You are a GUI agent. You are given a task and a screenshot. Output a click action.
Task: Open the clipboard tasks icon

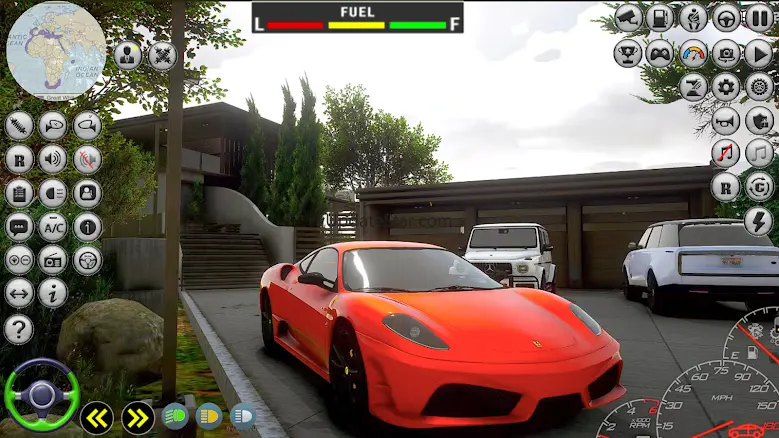[x=19, y=193]
